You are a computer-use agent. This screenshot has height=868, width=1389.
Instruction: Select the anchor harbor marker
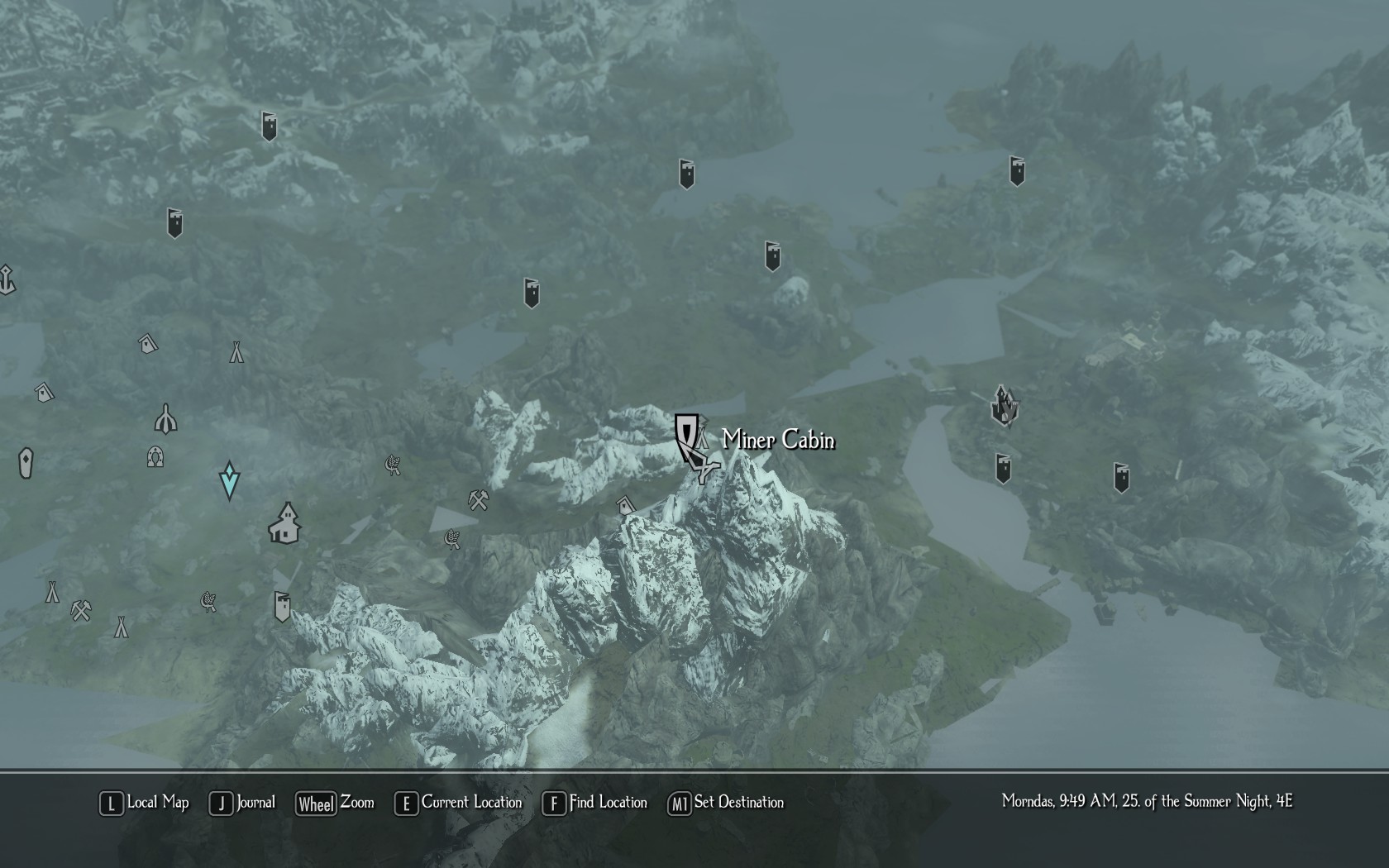point(7,280)
